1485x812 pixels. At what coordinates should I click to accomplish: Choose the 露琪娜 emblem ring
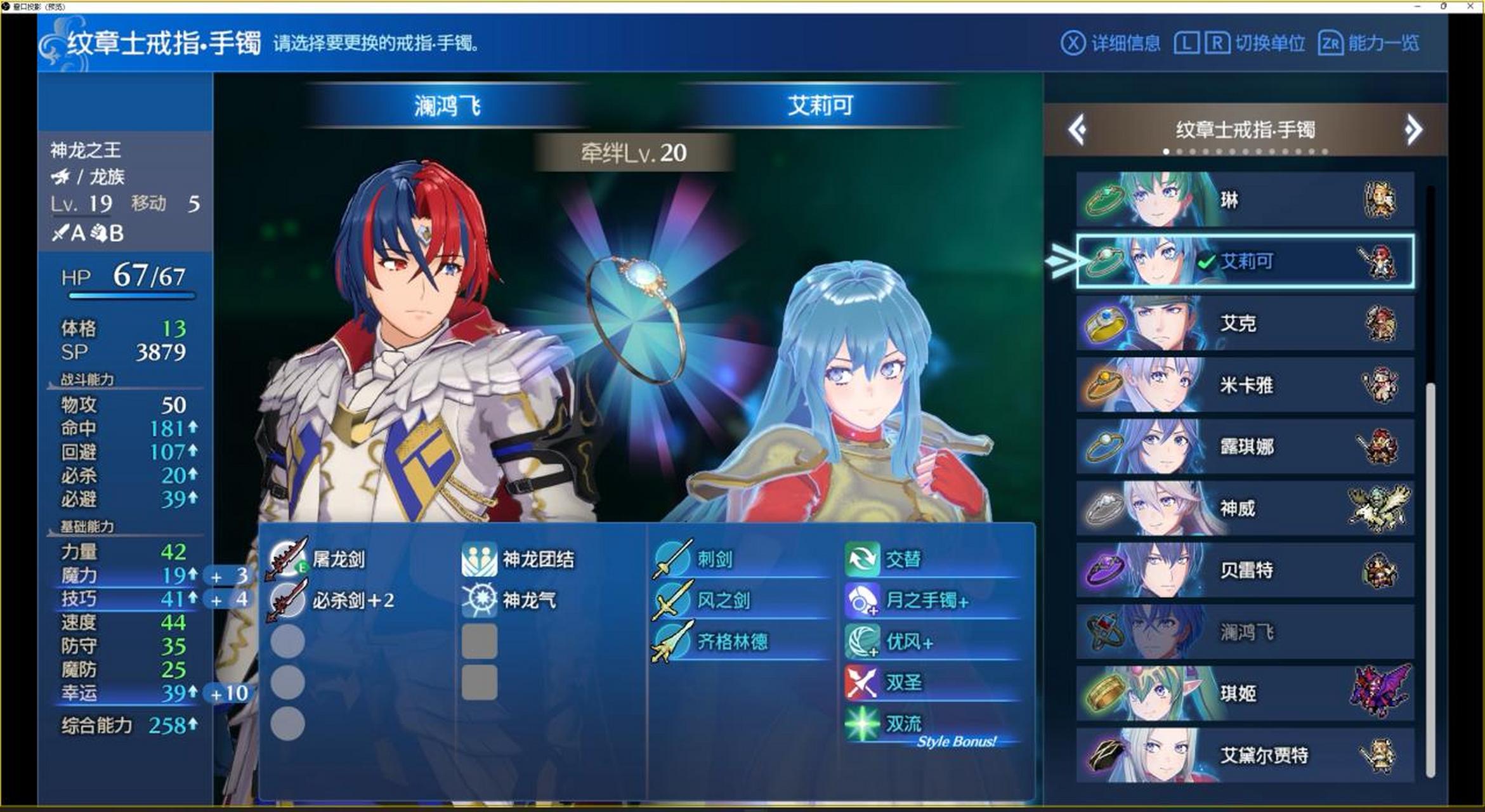[1245, 446]
